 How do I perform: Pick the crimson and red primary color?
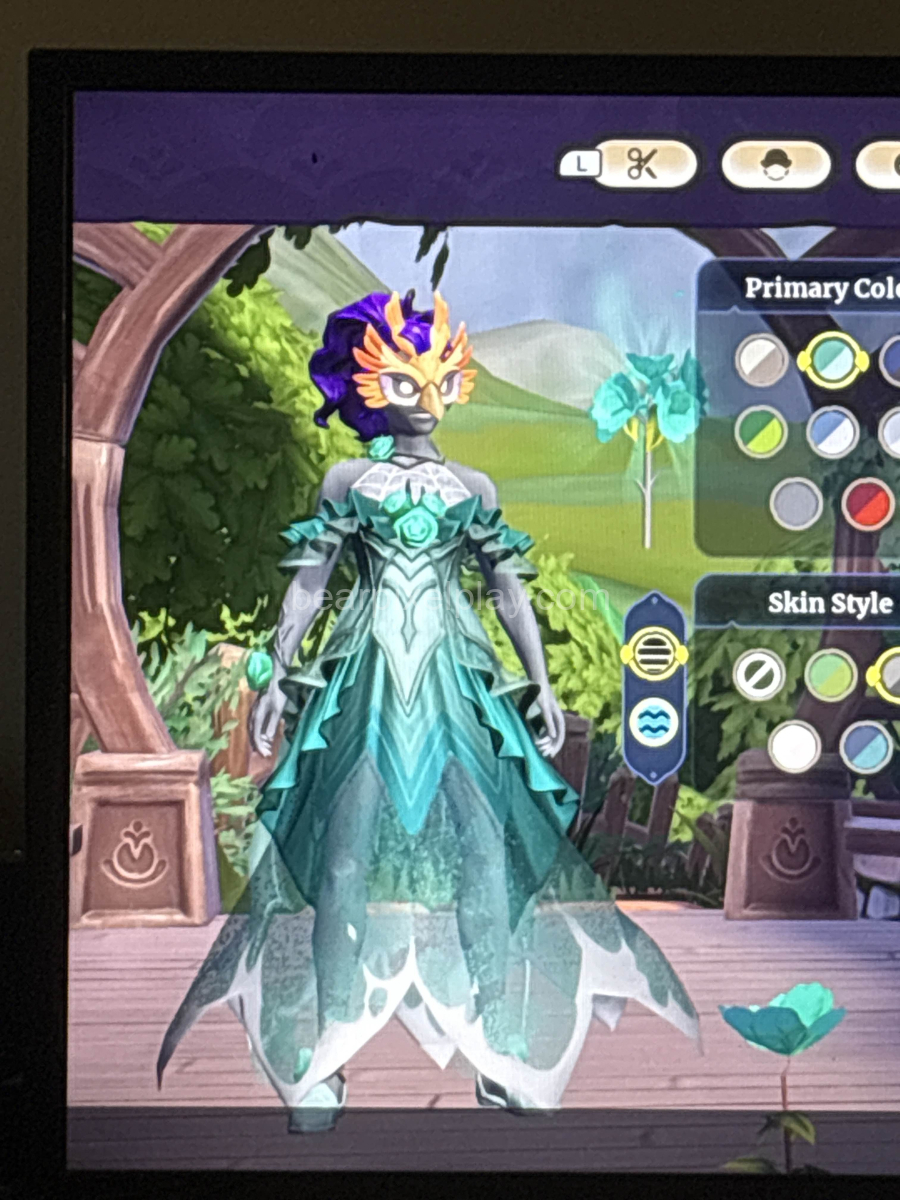(x=867, y=503)
